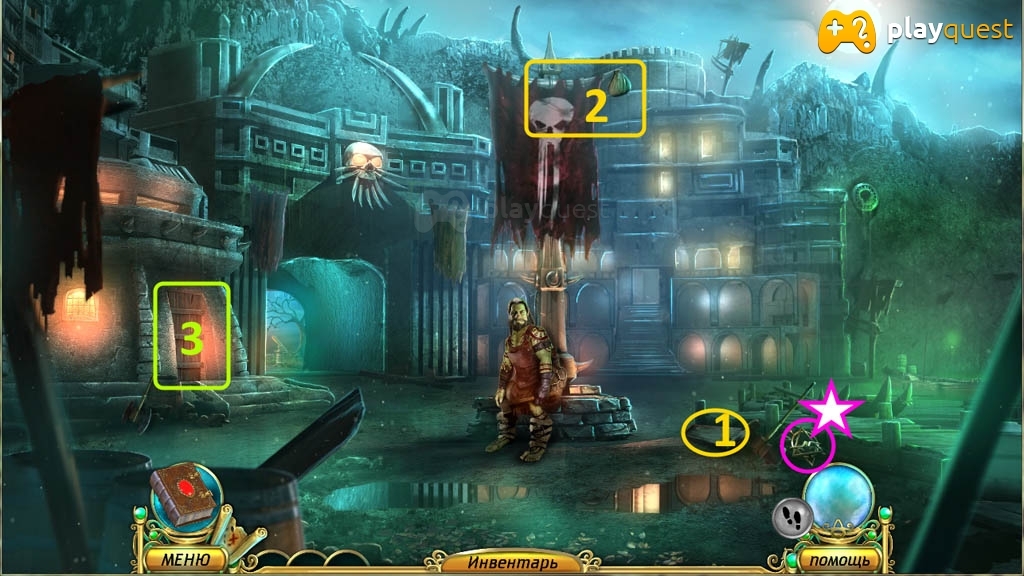Visit the playquest logo link

915,32
